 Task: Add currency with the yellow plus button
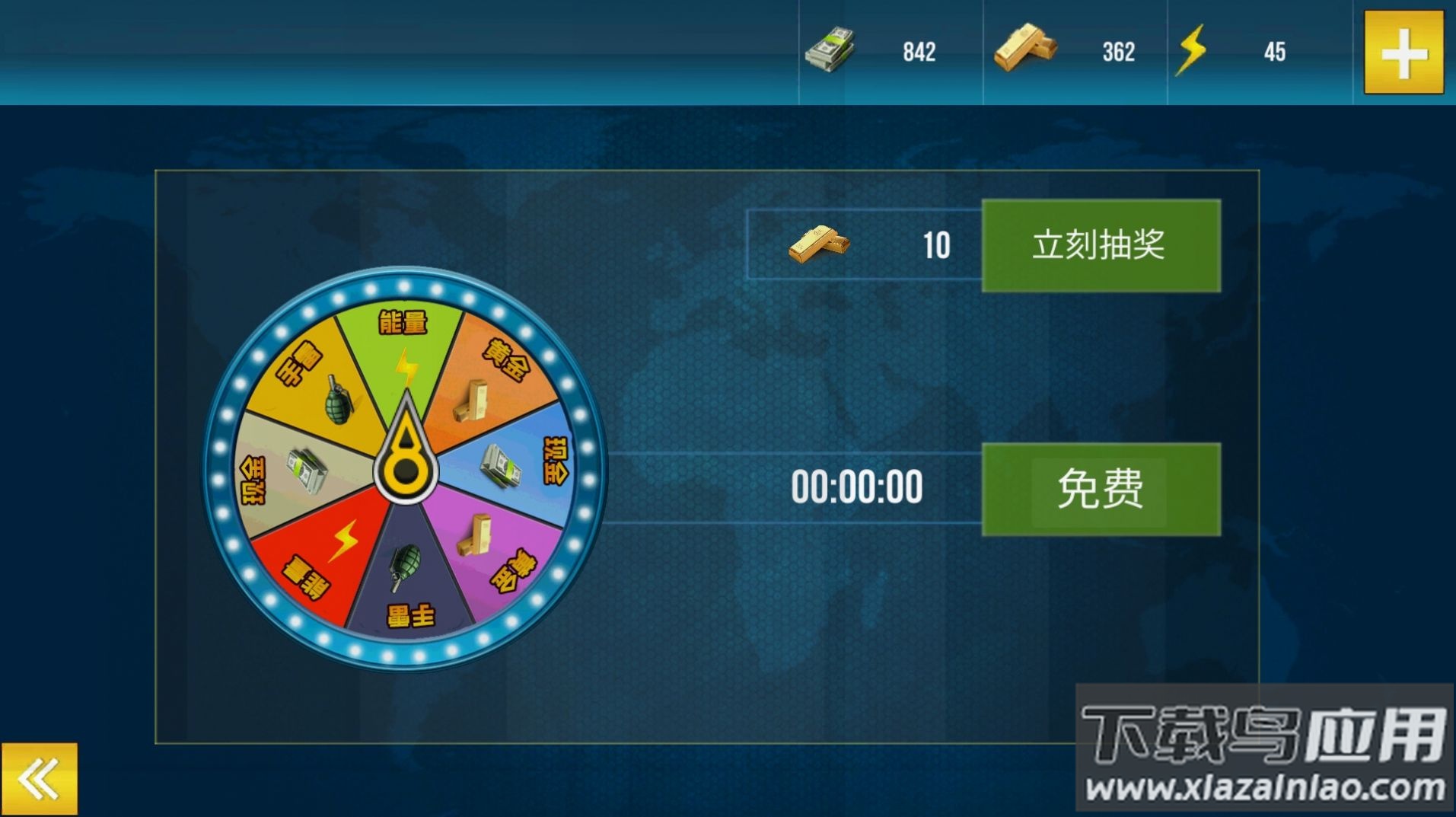coord(1403,52)
